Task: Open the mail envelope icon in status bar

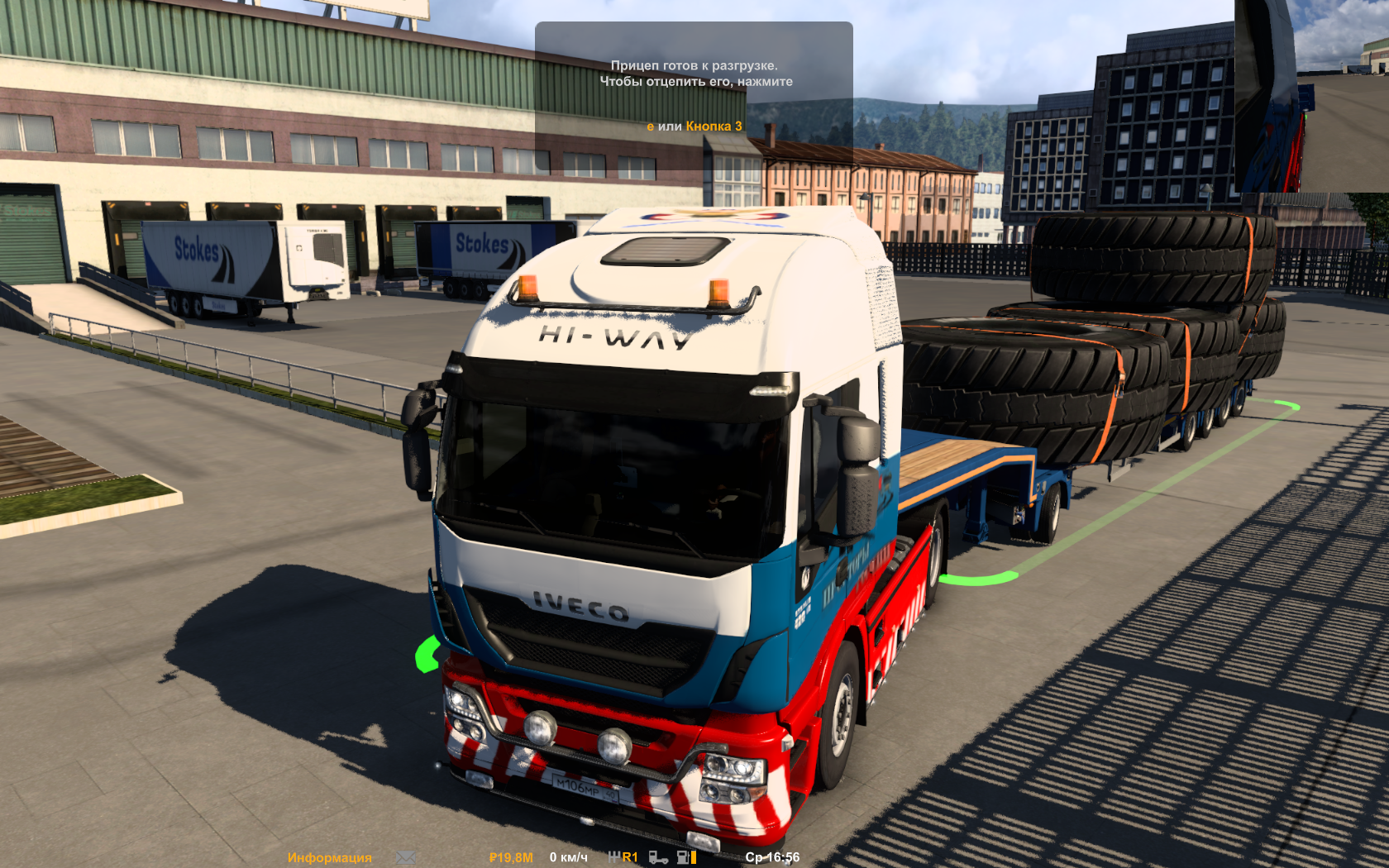Action: coord(405,857)
